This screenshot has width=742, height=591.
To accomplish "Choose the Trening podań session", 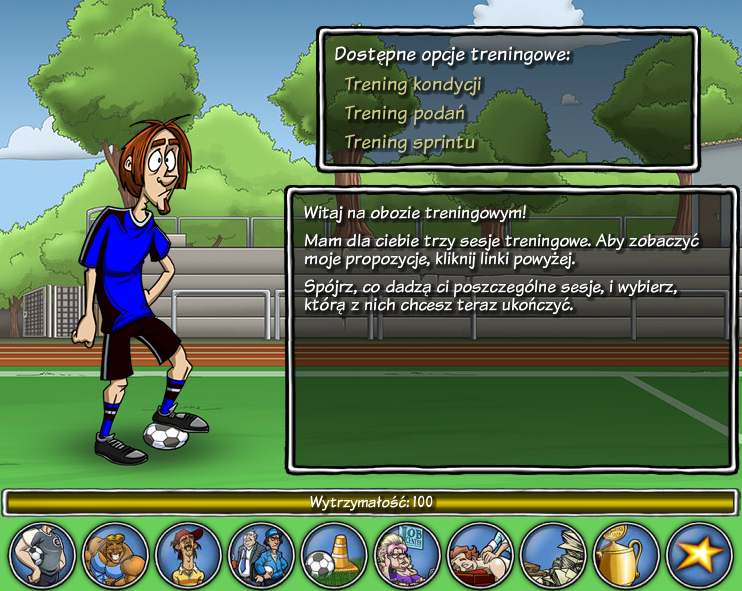I will click(x=405, y=114).
